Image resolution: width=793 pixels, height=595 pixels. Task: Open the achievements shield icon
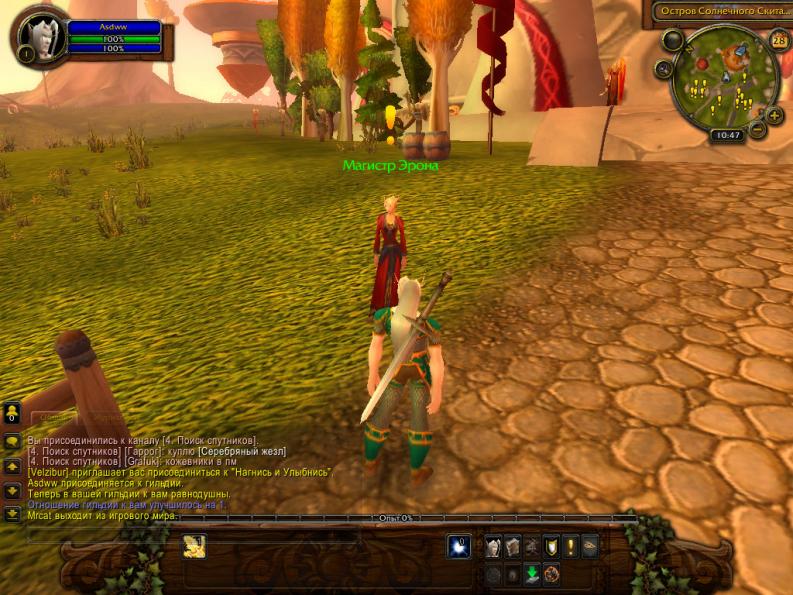click(x=549, y=546)
